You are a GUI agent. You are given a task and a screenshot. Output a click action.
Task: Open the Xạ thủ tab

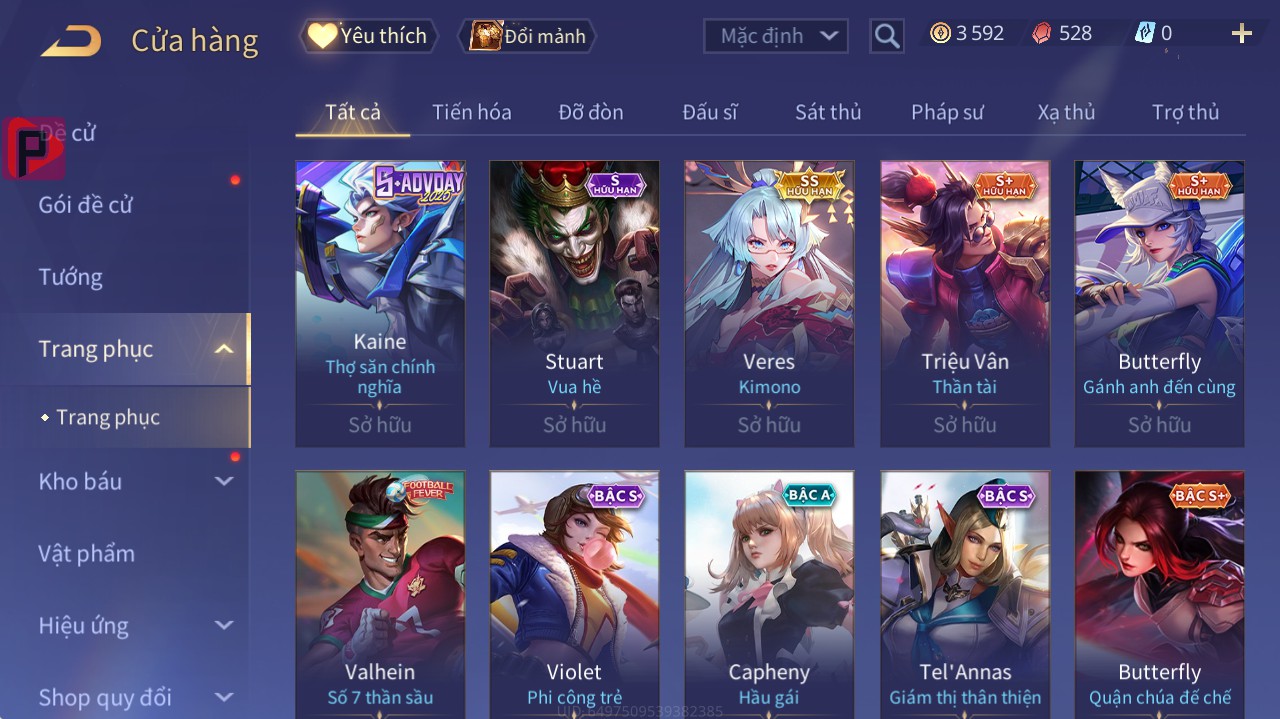point(1066,112)
